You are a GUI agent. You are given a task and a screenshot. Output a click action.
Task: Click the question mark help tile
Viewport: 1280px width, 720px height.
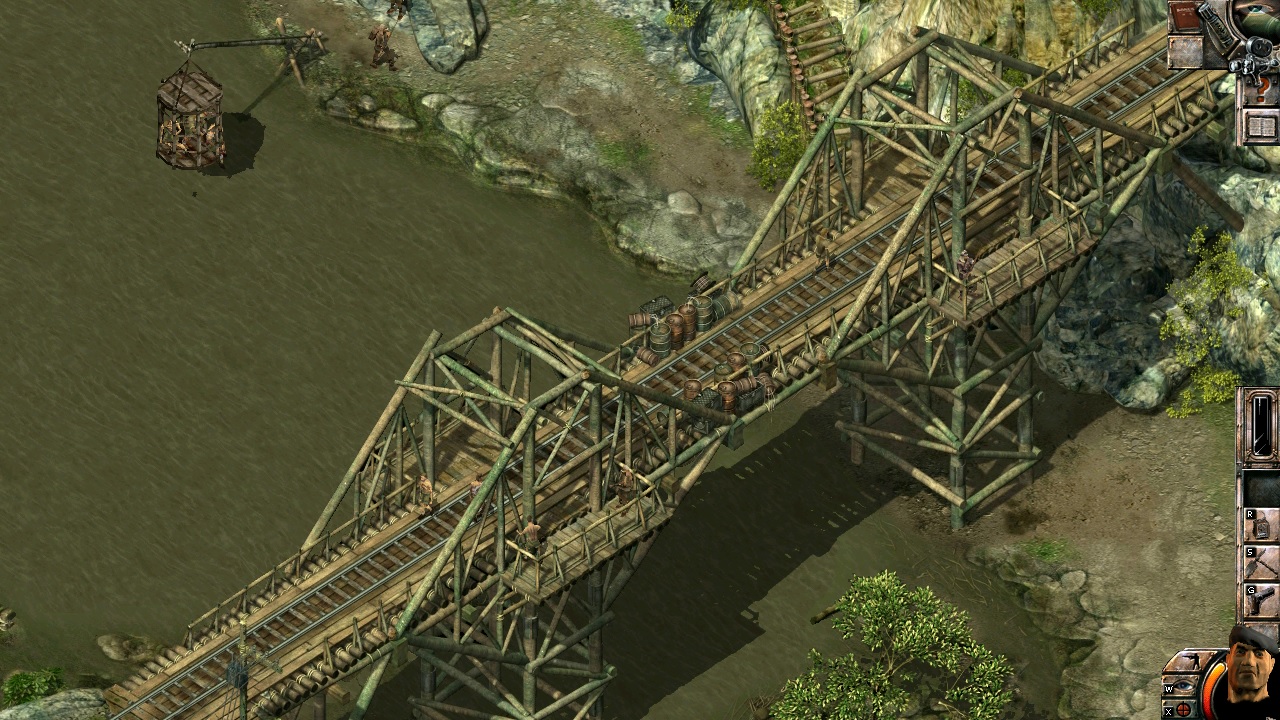point(1261,89)
